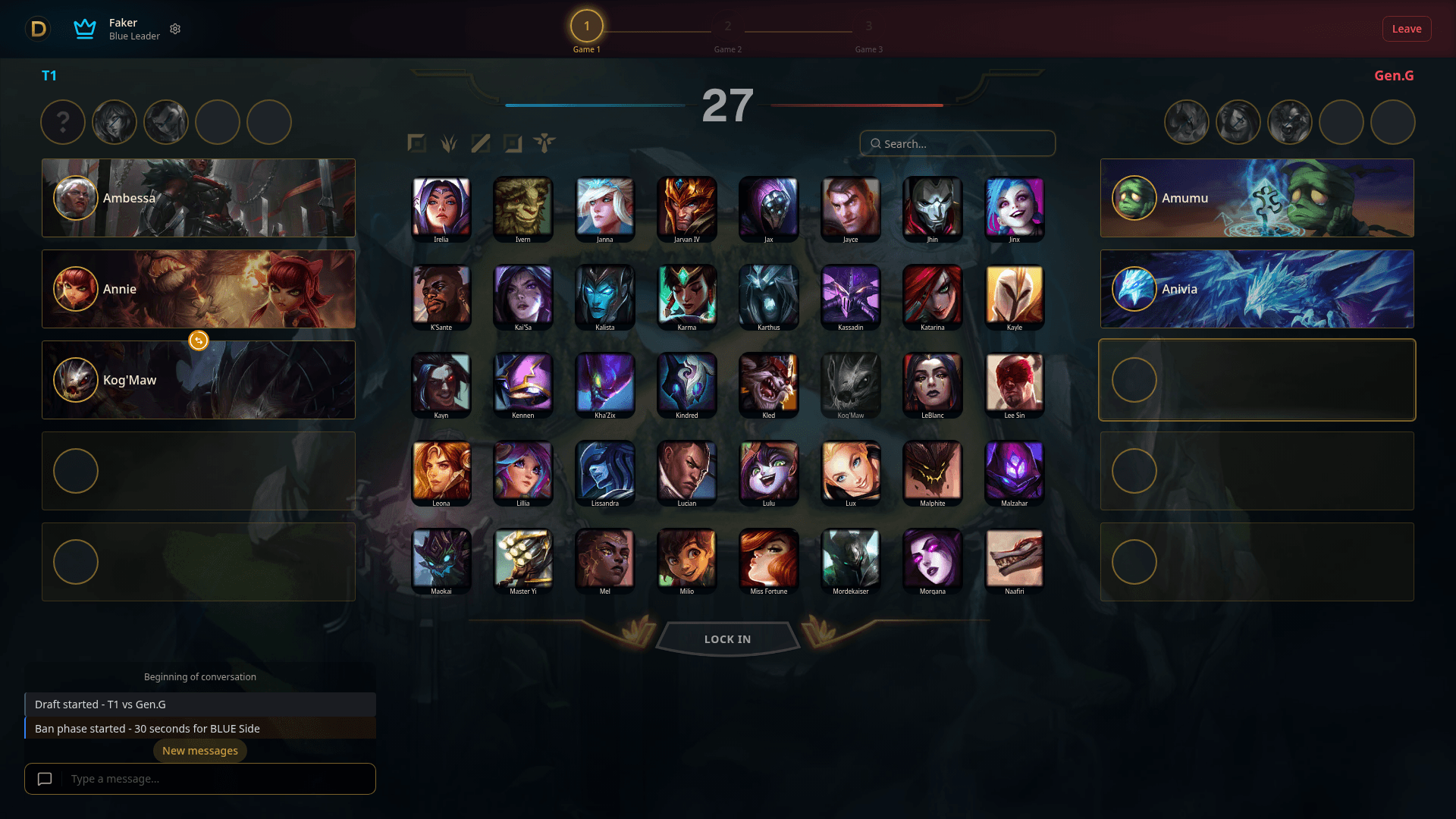Click the Type a message chat input
The width and height of the screenshot is (1456, 819).
pos(212,779)
